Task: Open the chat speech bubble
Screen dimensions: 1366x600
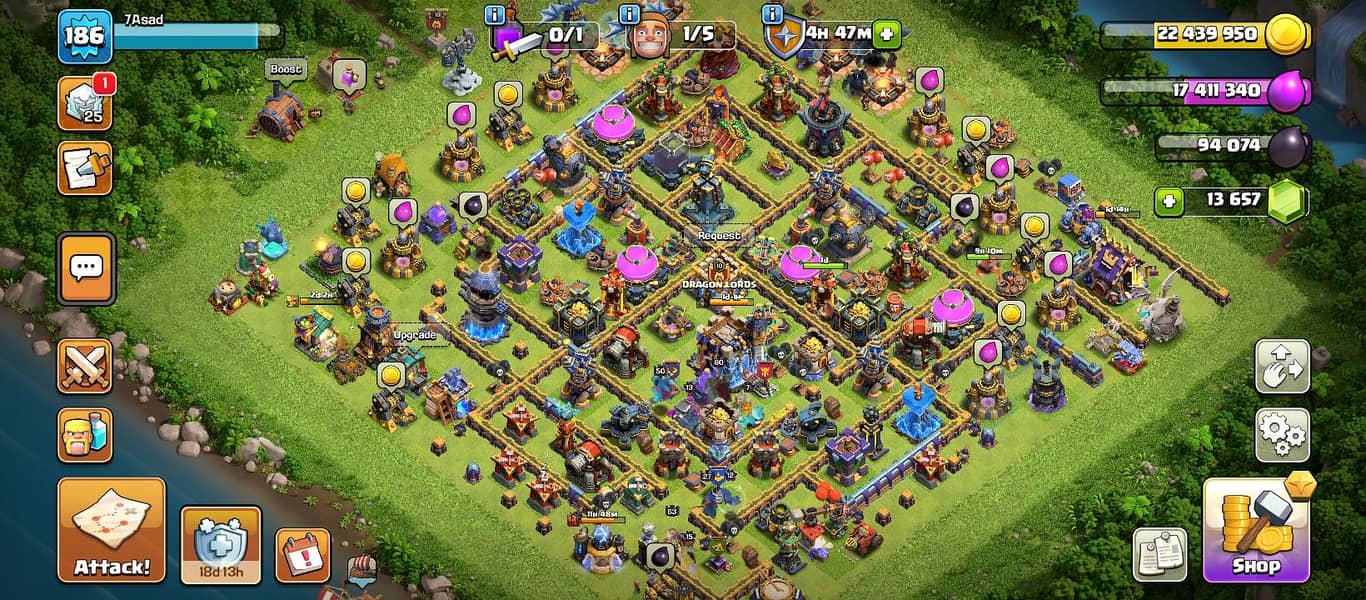Action: [85, 267]
